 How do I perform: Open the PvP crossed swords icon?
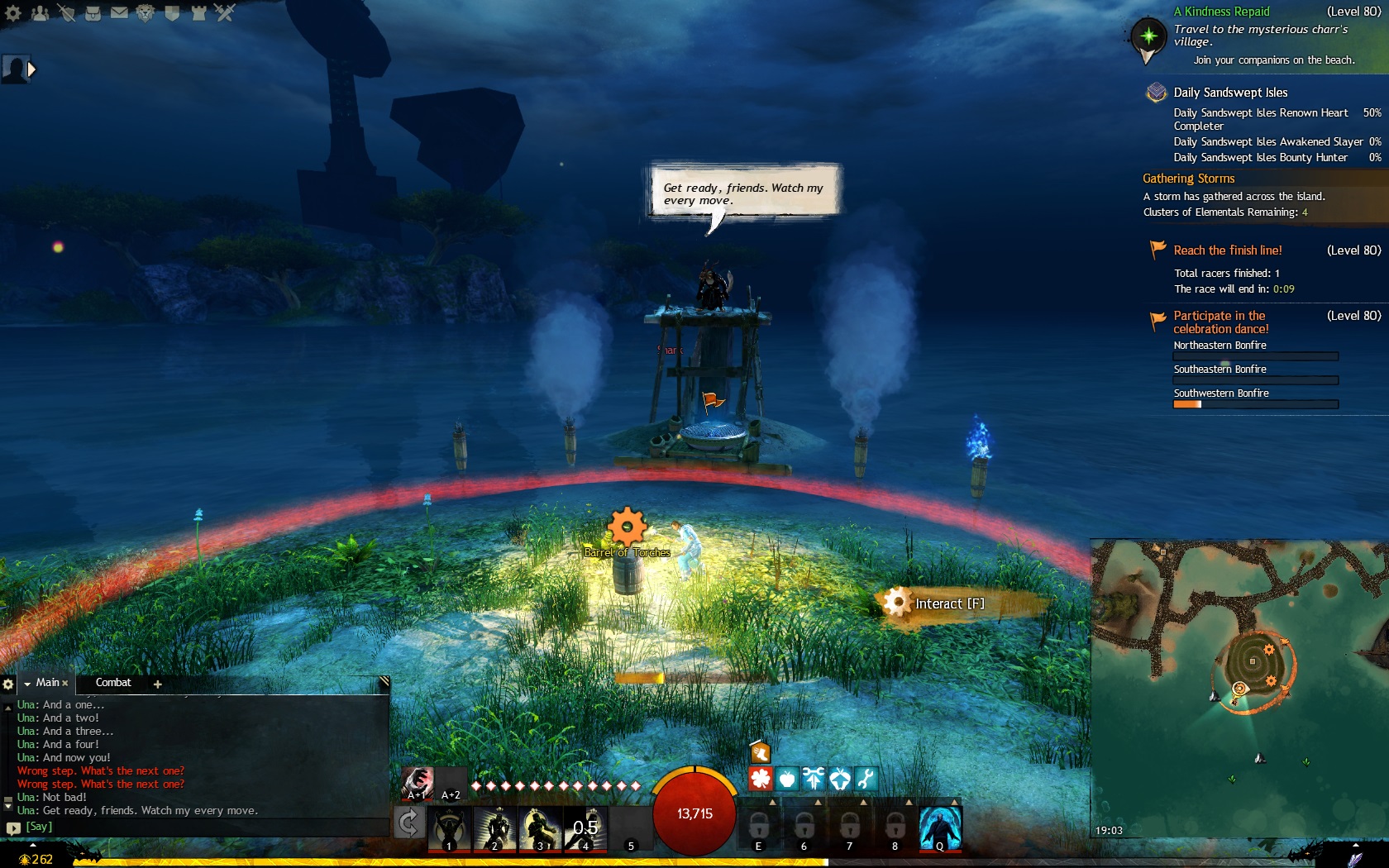pyautogui.click(x=225, y=12)
